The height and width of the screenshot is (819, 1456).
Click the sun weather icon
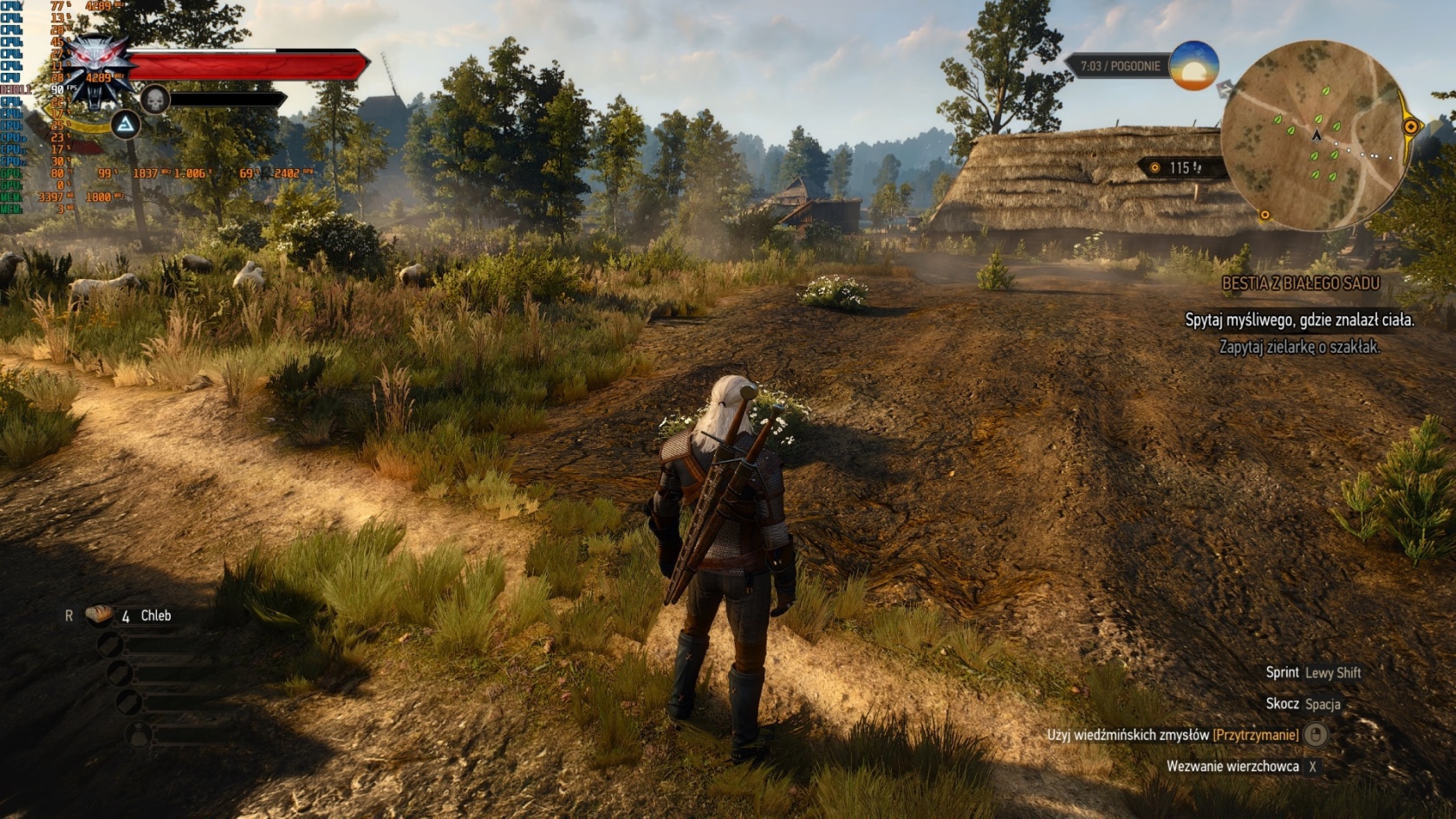pos(1193,66)
